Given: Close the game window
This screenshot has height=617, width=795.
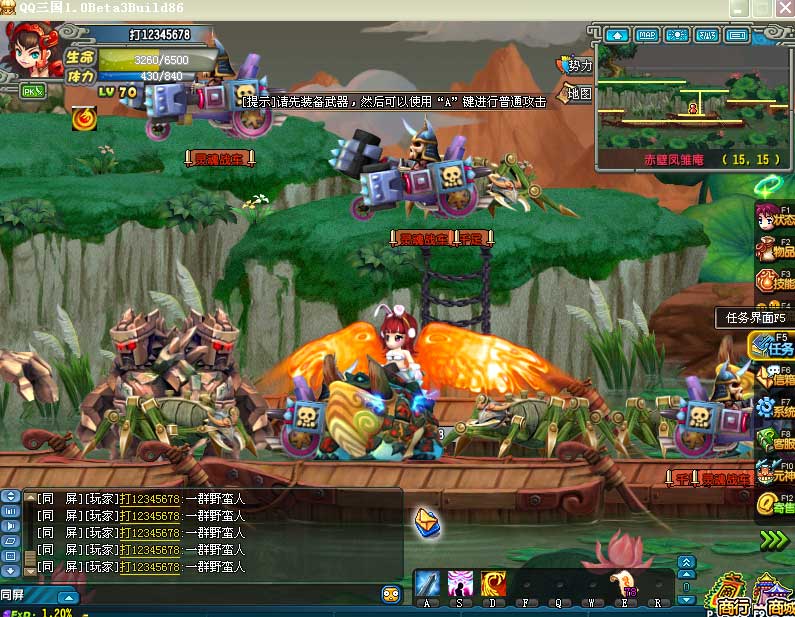Looking at the screenshot, I should [784, 8].
